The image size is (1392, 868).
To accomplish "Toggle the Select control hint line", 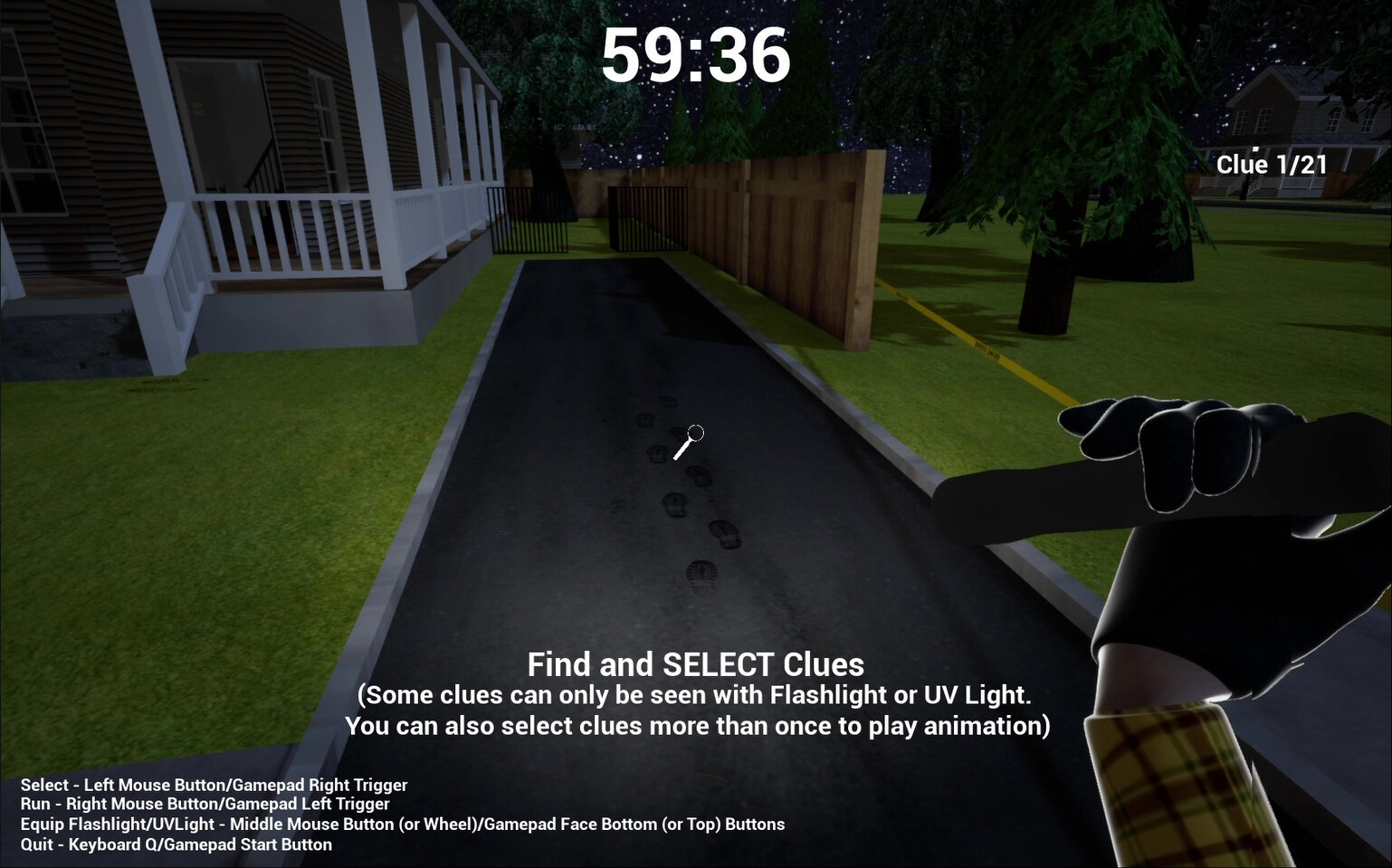I will tap(215, 785).
